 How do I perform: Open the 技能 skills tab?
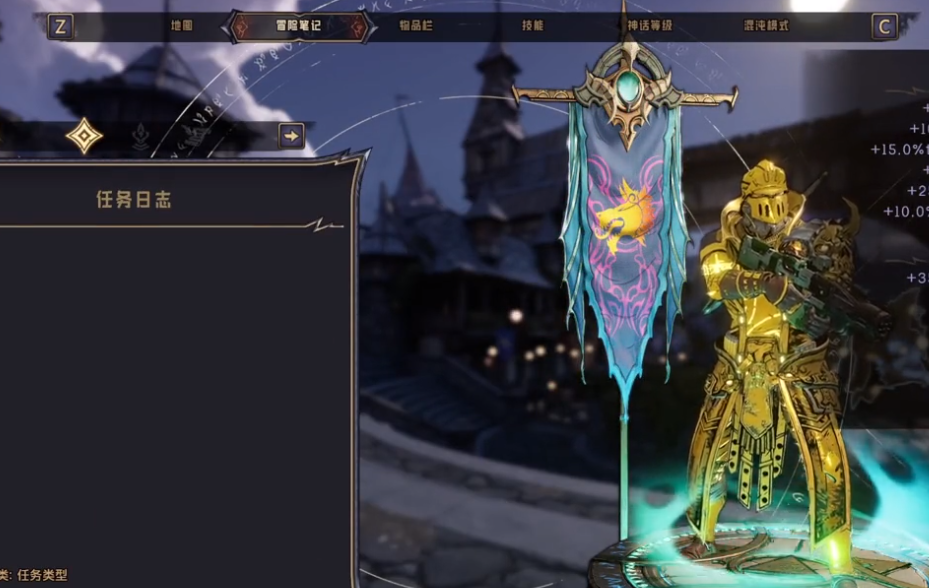(532, 25)
